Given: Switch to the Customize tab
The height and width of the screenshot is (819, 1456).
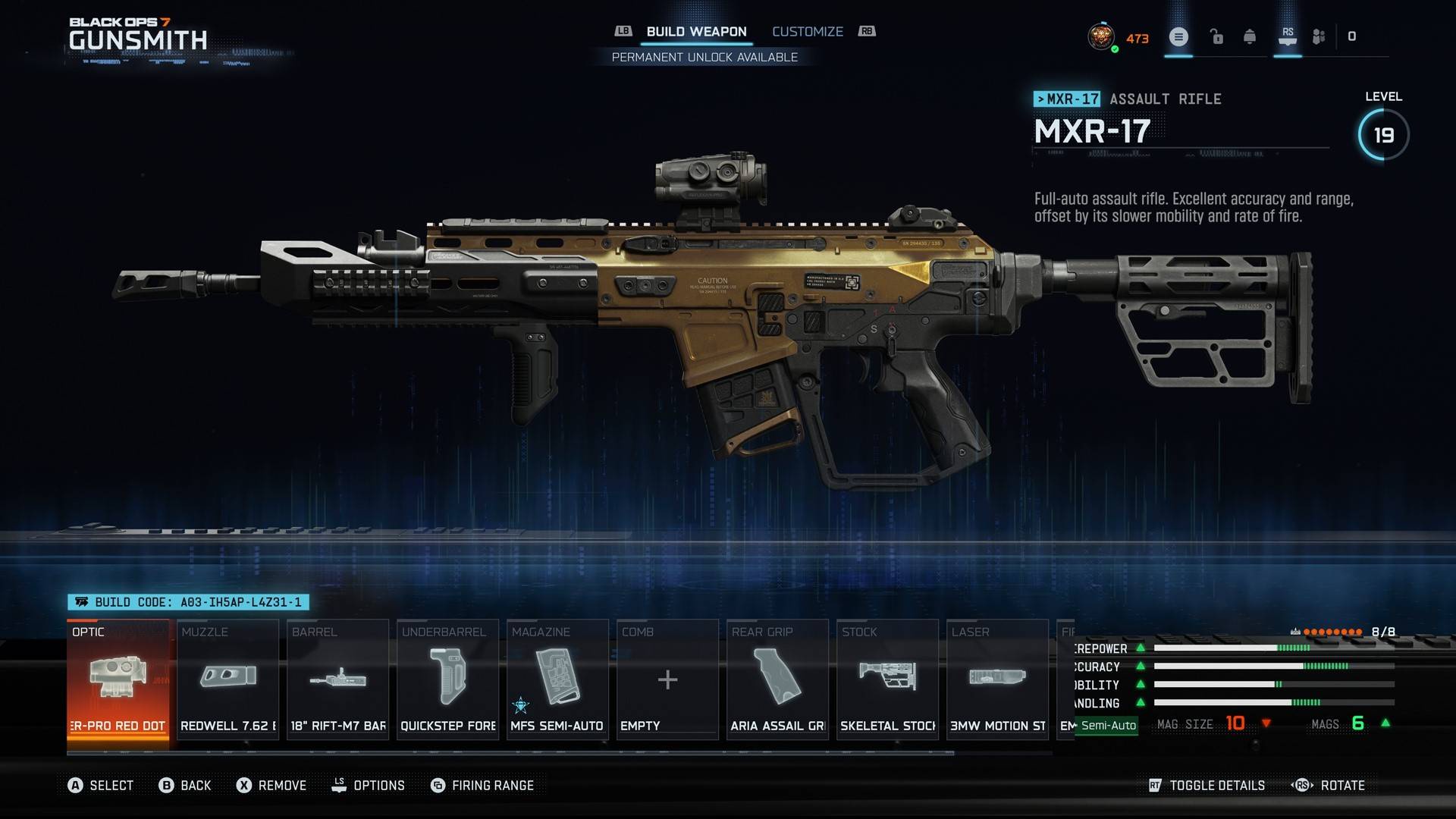Looking at the screenshot, I should (807, 32).
